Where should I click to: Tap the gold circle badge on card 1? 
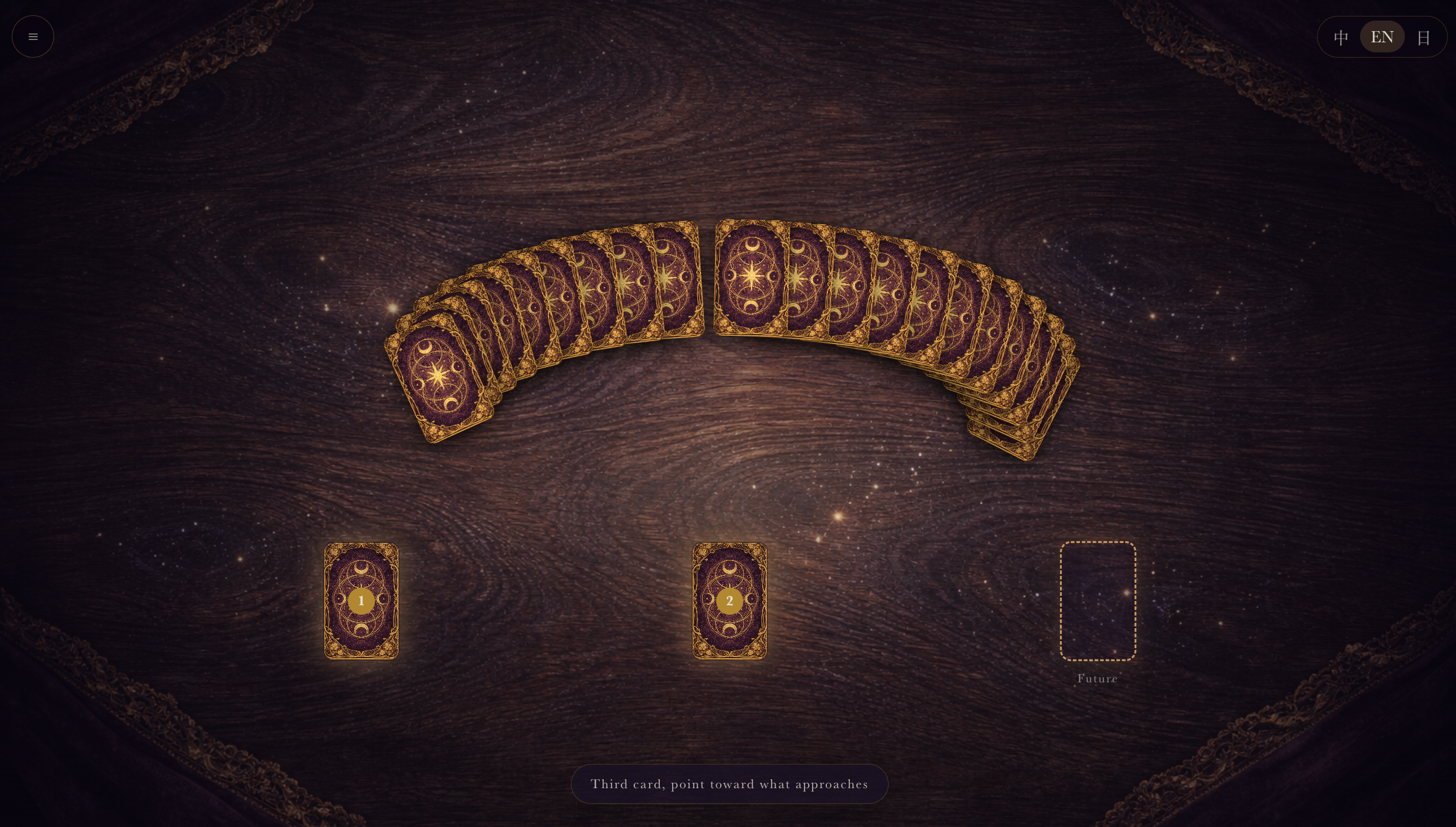point(361,601)
